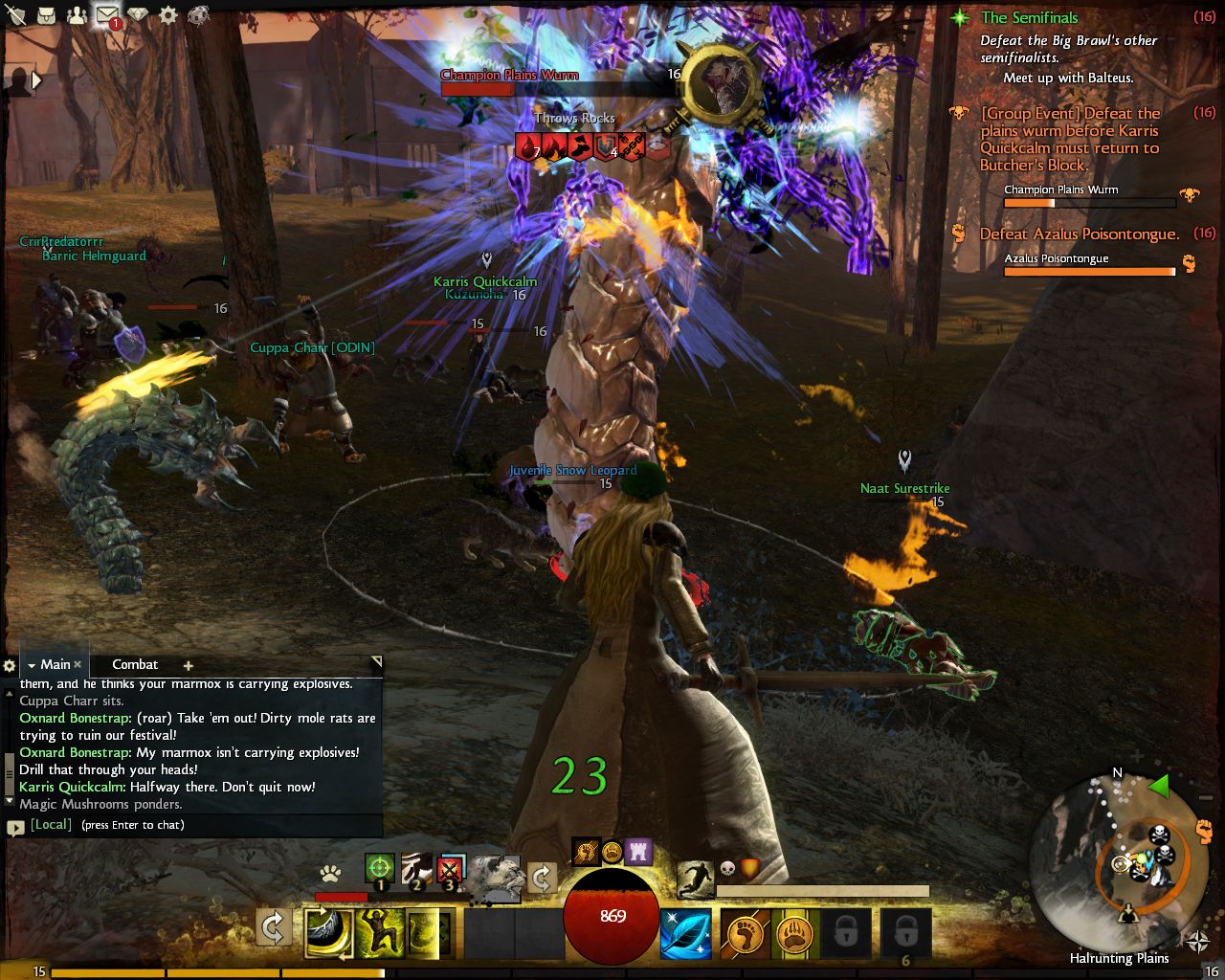Switch to the Combat chat tab

coord(135,664)
